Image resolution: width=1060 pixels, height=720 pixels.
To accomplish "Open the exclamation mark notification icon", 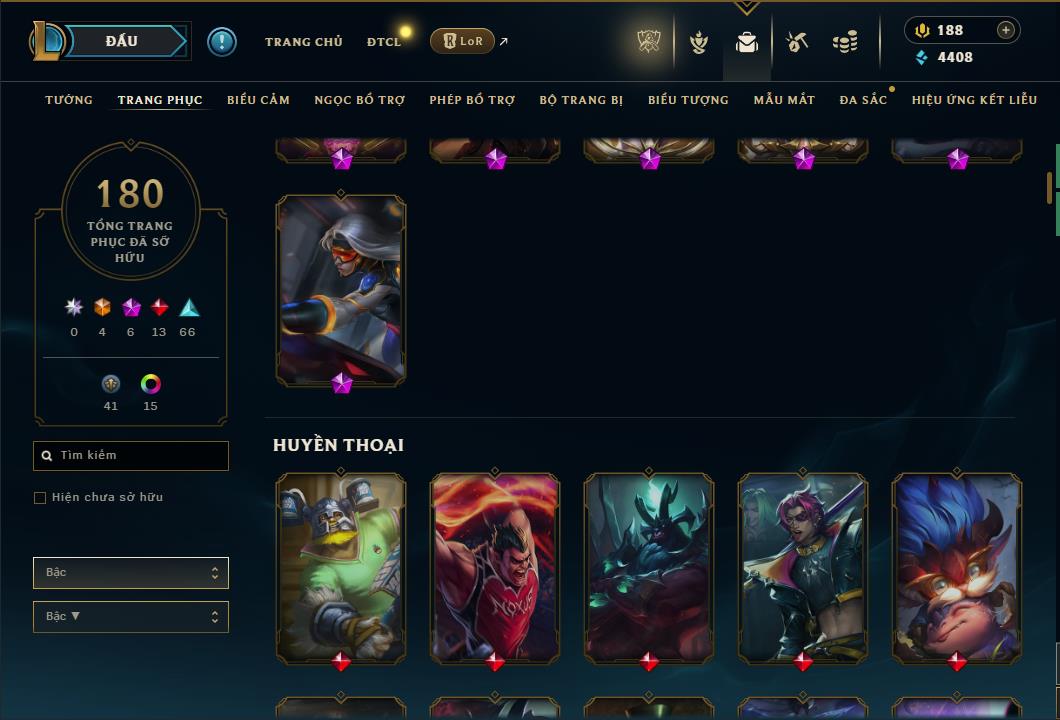I will [222, 41].
